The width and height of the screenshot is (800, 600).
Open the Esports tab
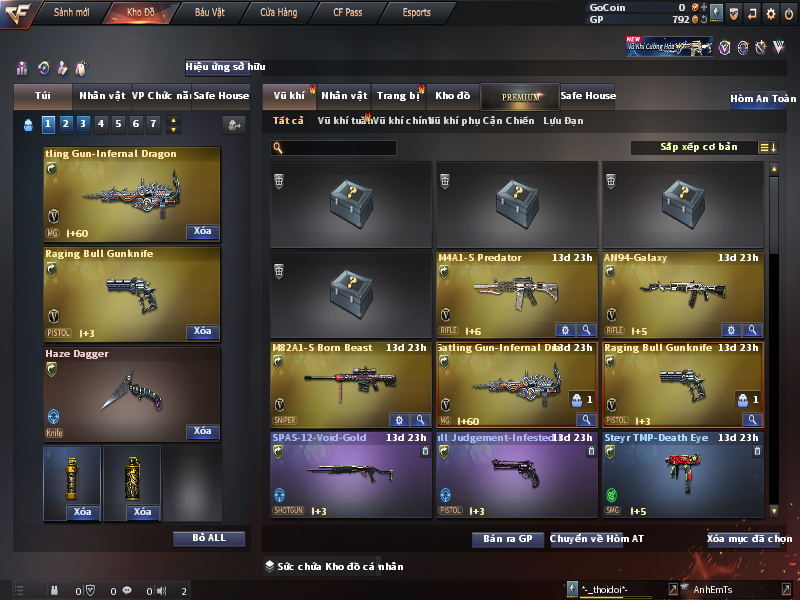point(416,13)
